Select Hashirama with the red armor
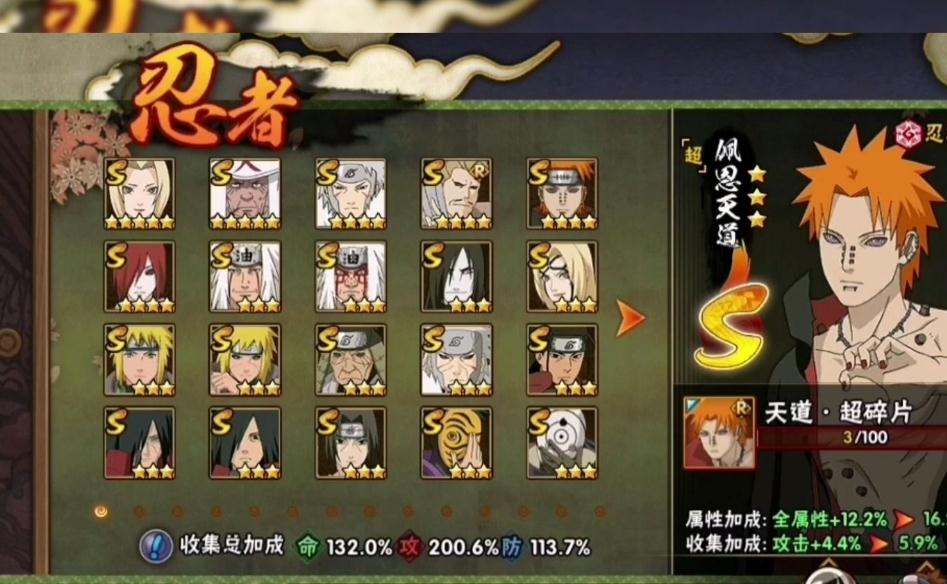Viewport: 947px width, 584px height. (x=562, y=359)
